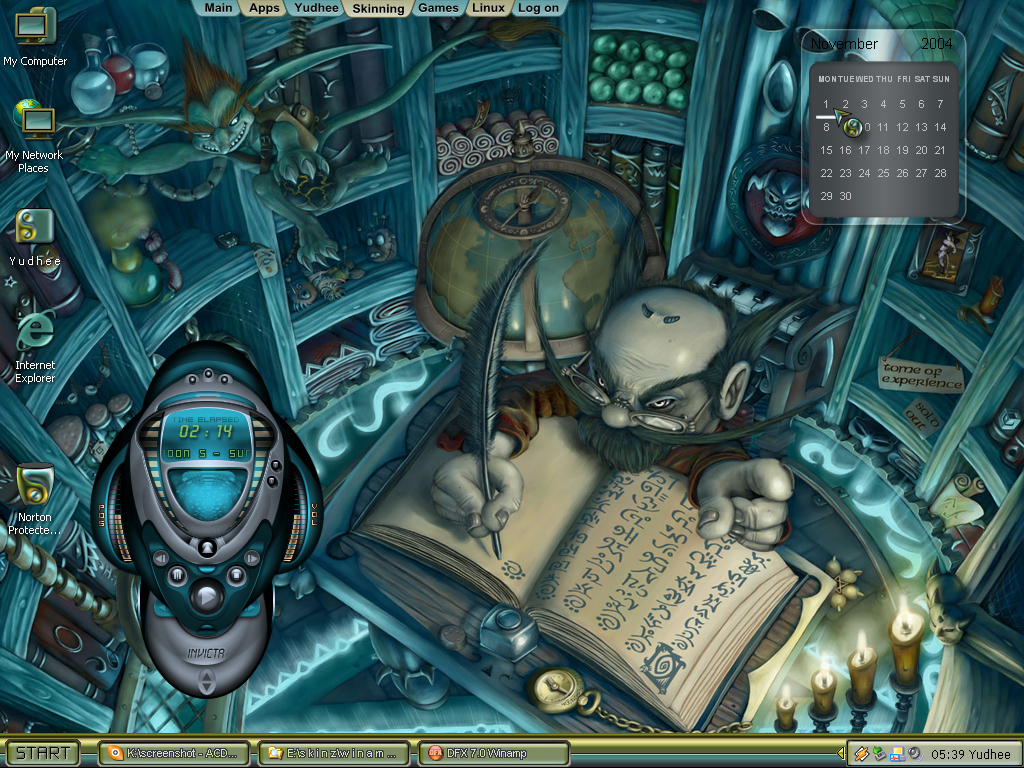Open the Games tab
This screenshot has height=768, width=1024.
tap(438, 8)
